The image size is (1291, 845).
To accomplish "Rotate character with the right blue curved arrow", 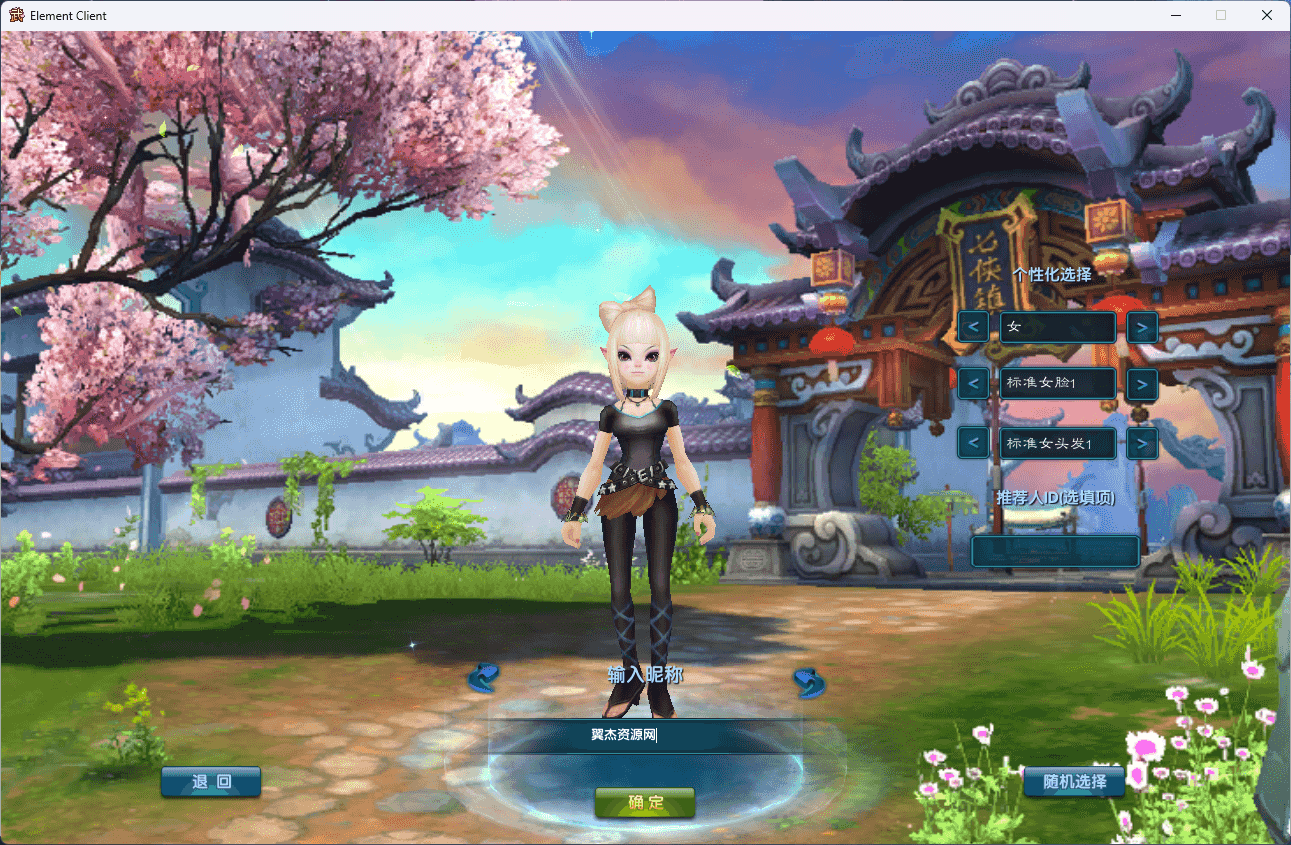I will click(x=808, y=682).
